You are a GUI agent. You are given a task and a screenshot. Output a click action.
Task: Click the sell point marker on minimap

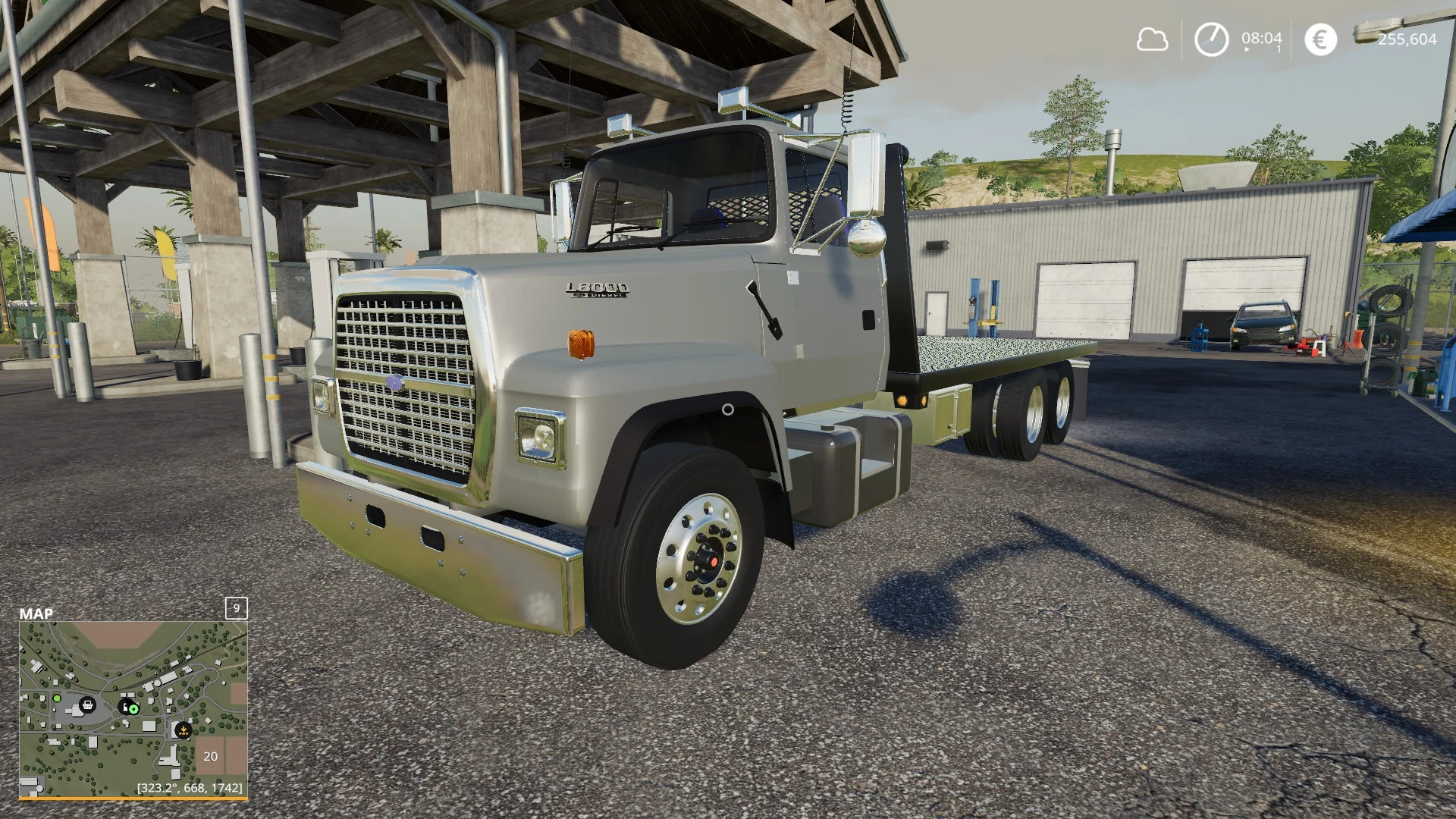183,730
